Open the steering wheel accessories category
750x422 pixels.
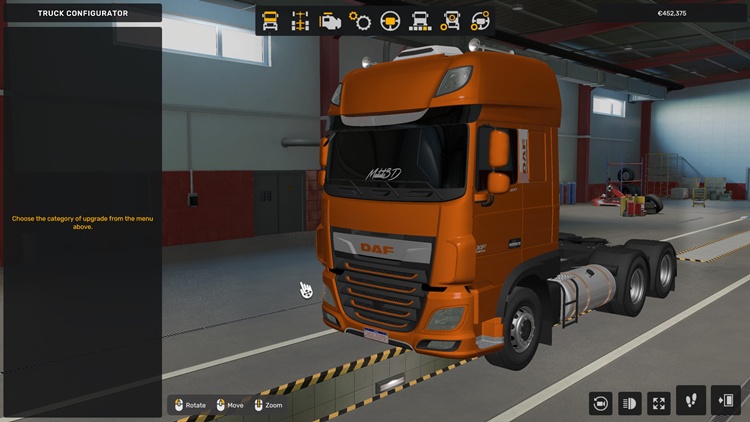pyautogui.click(x=481, y=20)
